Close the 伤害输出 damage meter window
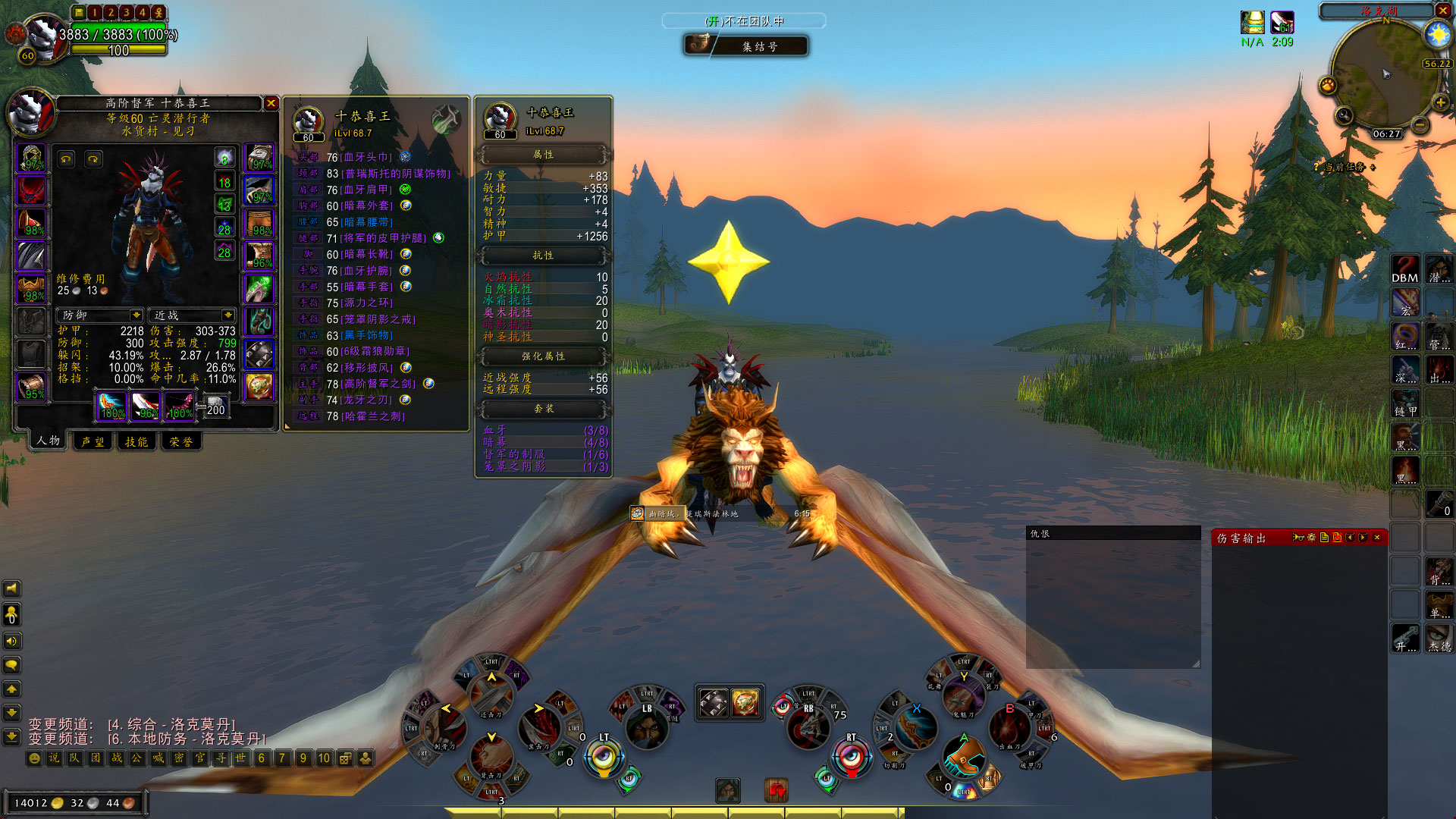 tap(1377, 538)
